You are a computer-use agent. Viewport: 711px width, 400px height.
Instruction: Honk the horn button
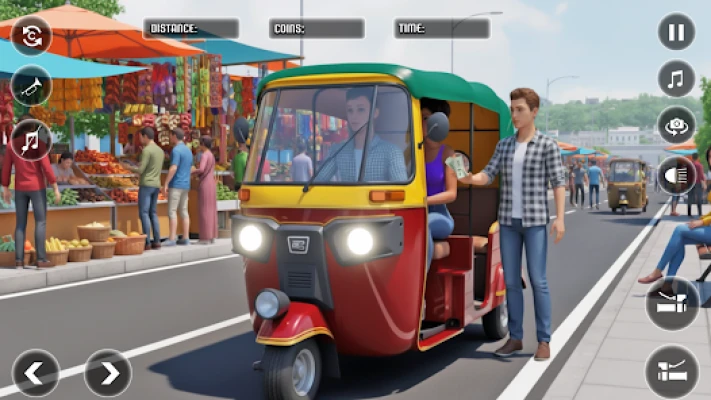point(31,86)
